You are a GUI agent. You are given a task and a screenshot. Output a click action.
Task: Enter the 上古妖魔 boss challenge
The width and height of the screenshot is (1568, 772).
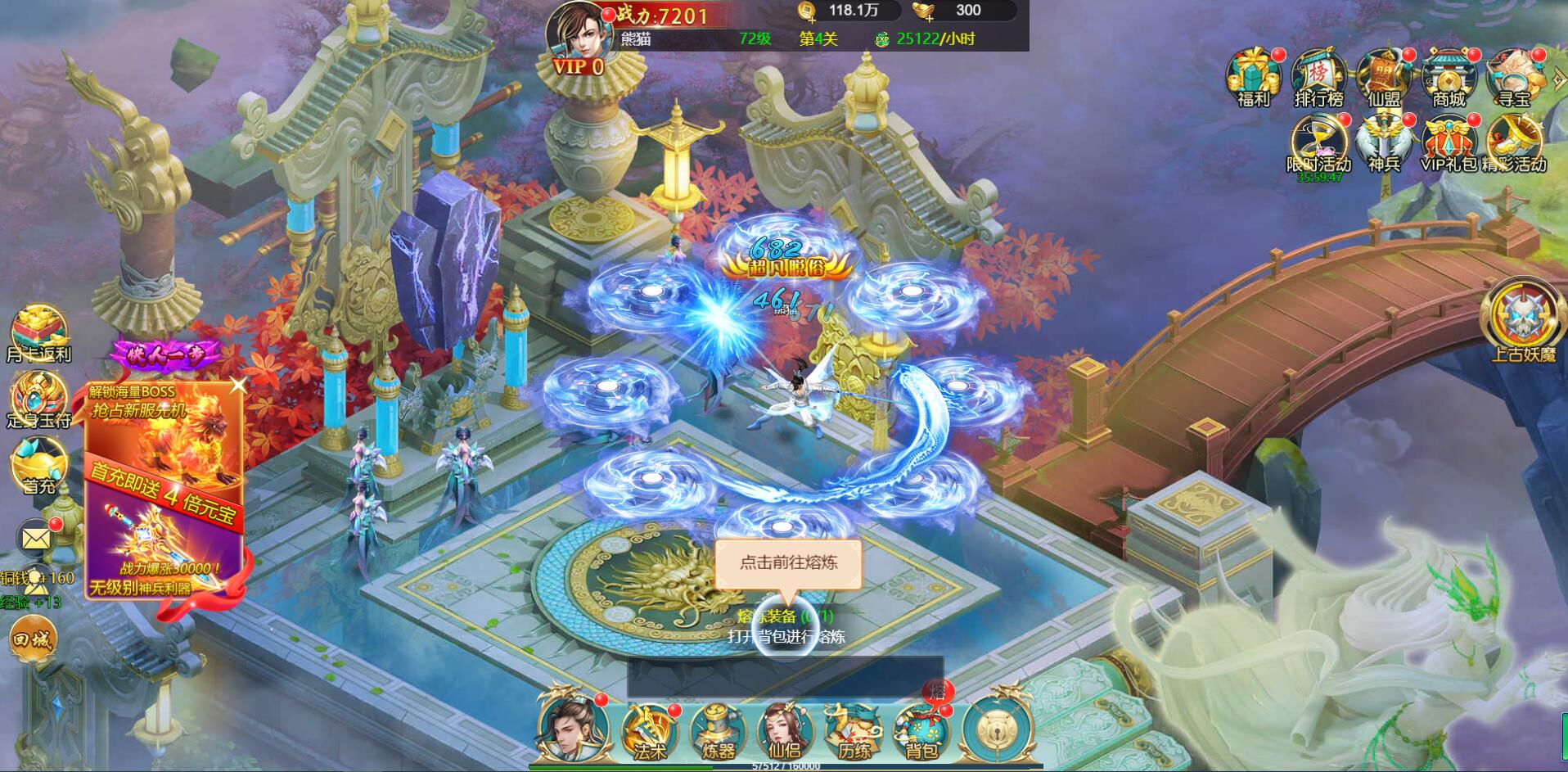click(1523, 321)
